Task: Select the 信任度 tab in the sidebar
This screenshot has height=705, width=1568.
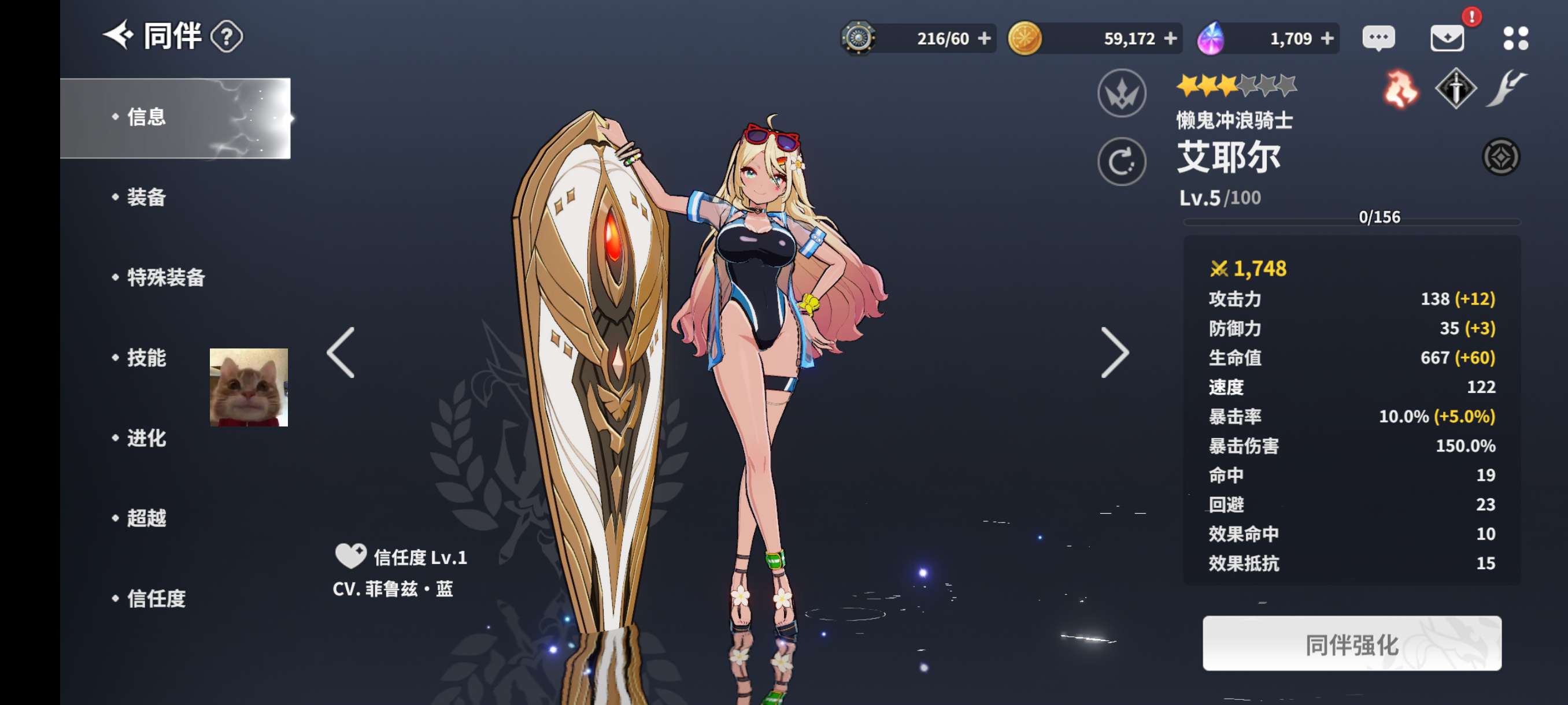Action: tap(156, 599)
